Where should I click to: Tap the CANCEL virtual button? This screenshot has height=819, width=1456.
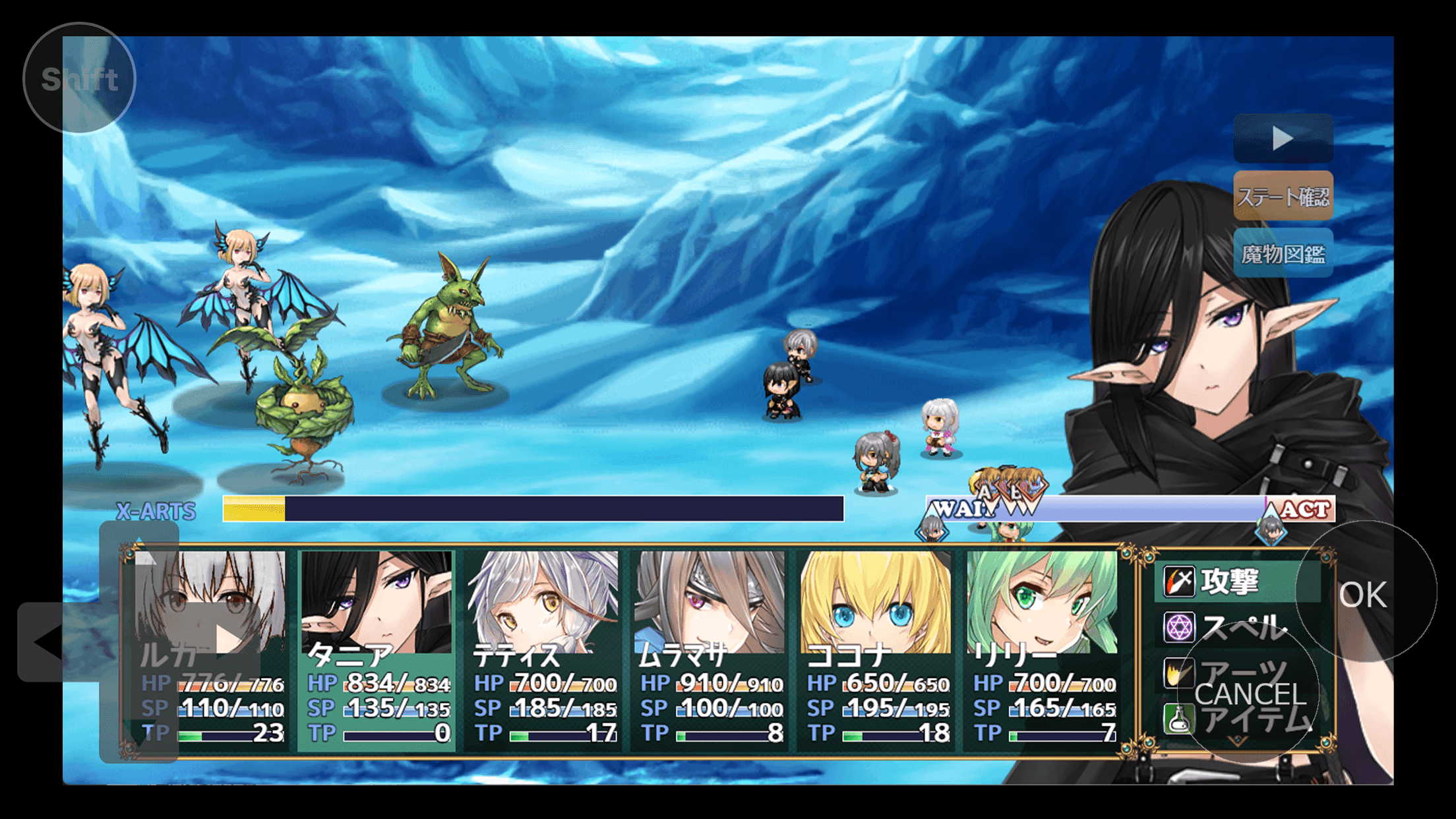pos(1250,694)
